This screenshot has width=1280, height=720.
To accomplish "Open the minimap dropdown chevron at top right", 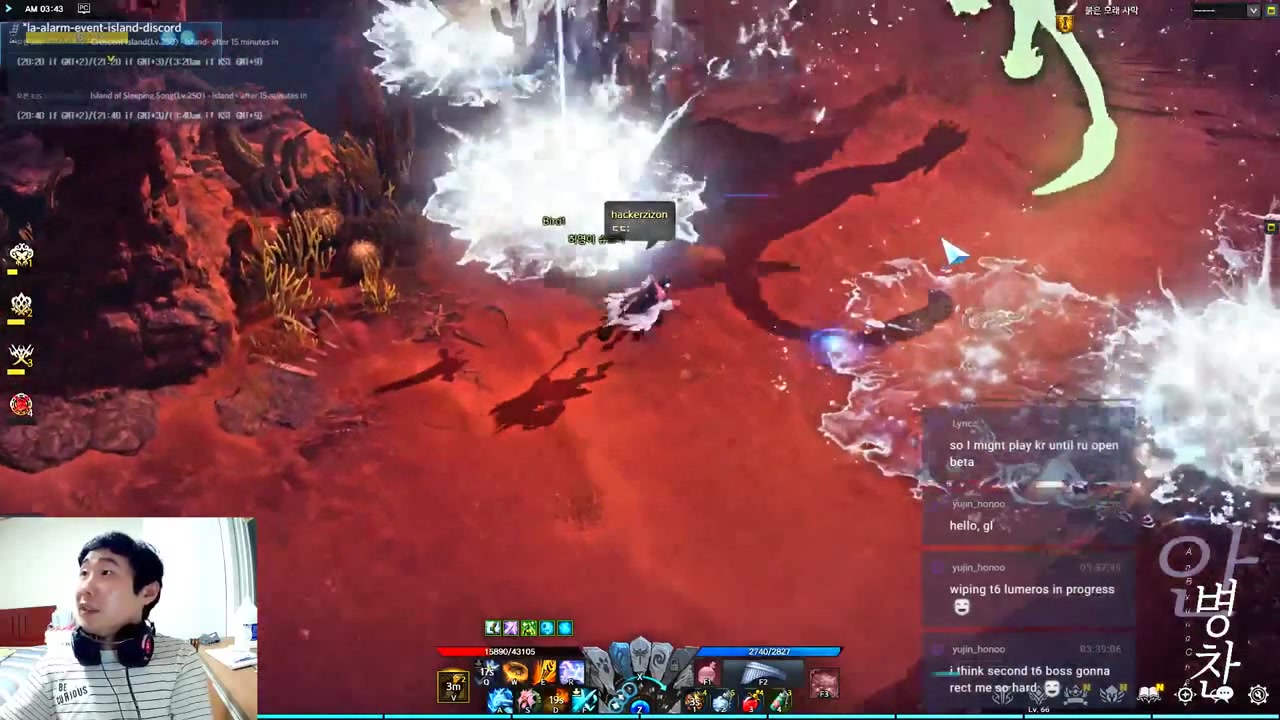I will [x=1254, y=11].
